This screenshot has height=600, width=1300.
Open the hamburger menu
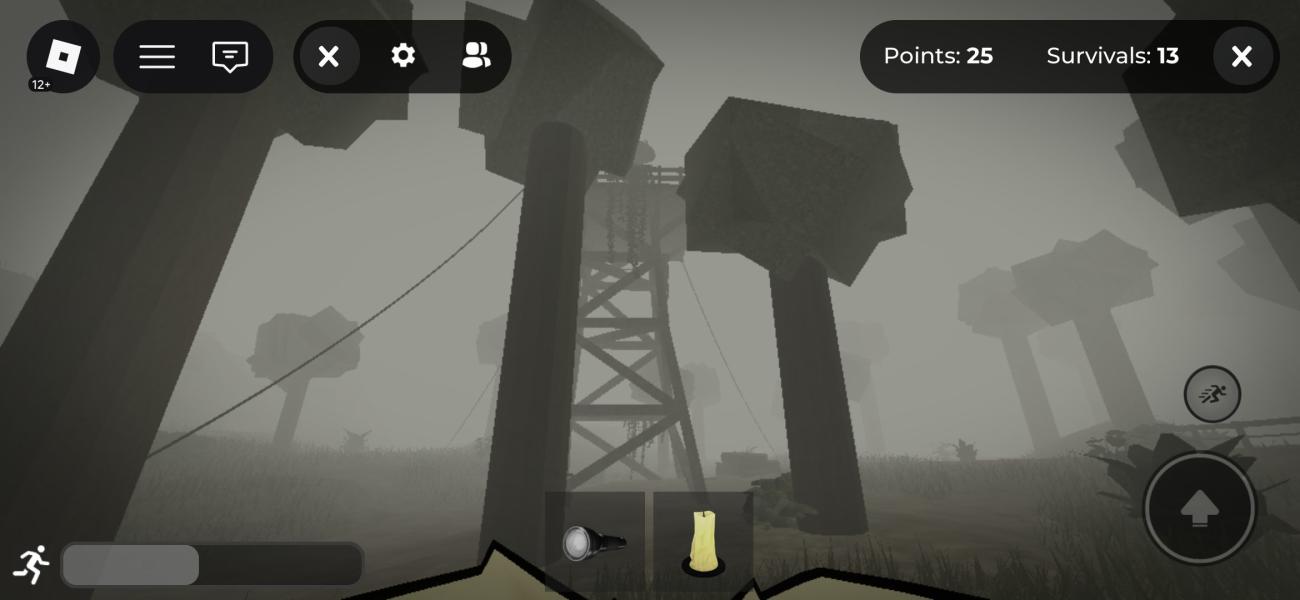(157, 57)
